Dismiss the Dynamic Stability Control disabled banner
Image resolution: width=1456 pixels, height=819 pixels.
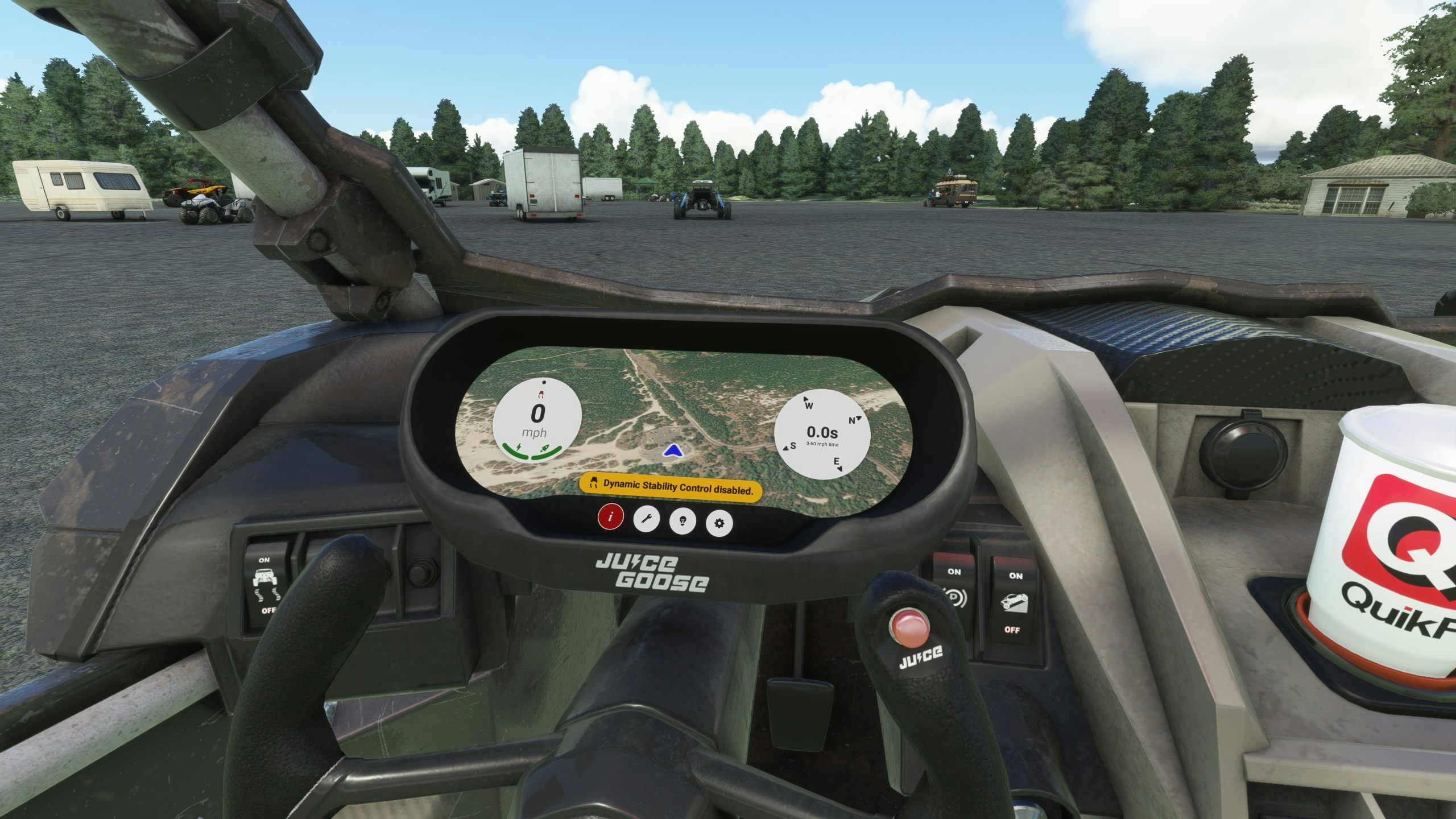coord(670,487)
